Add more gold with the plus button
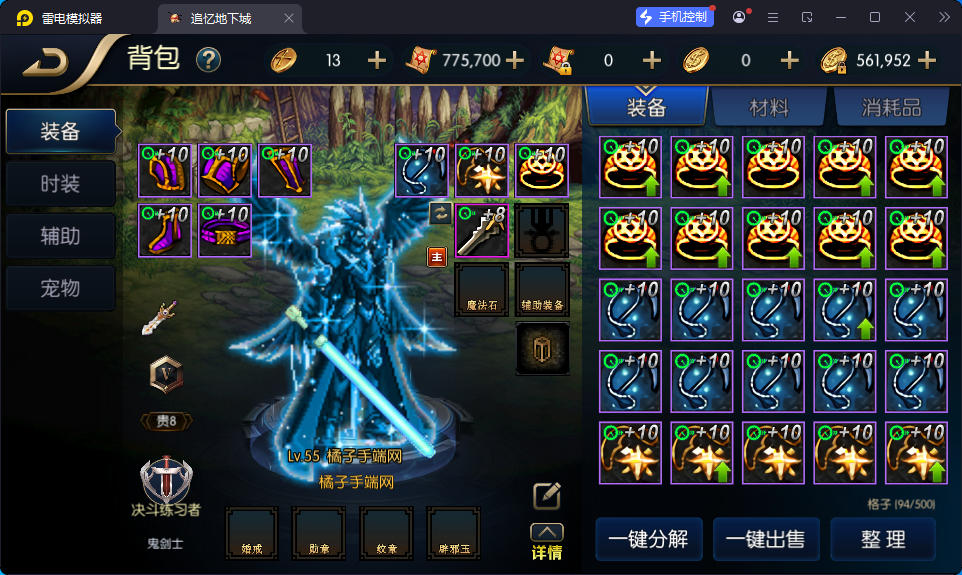Viewport: 962px width, 575px height. click(x=927, y=60)
